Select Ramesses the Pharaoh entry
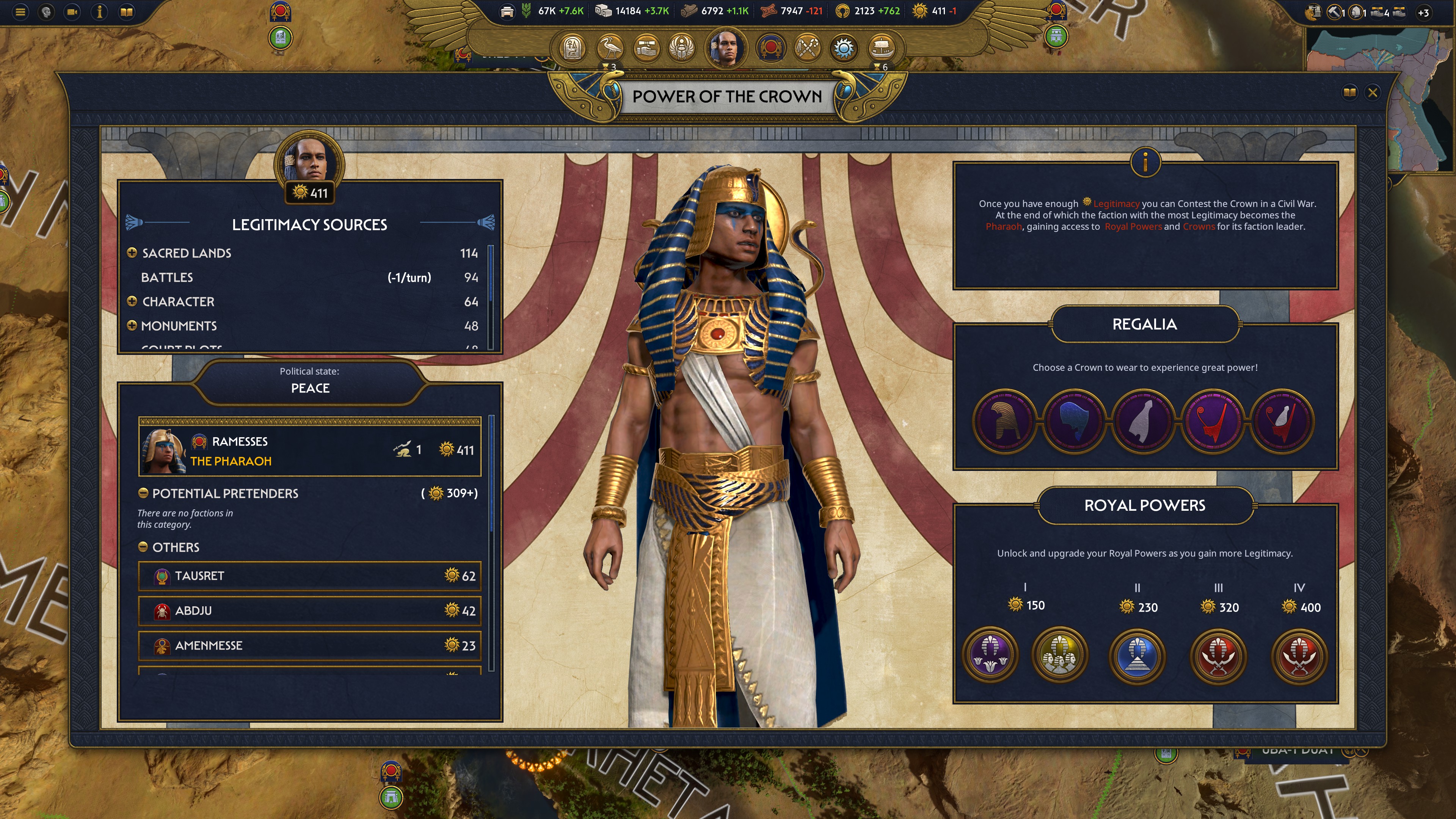This screenshot has width=1456, height=819. pos(309,450)
